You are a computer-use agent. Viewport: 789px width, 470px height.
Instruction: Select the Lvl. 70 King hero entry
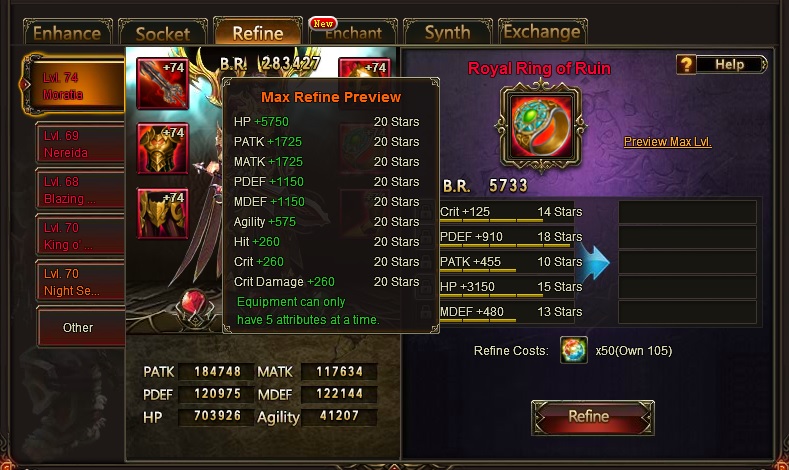(x=80, y=236)
